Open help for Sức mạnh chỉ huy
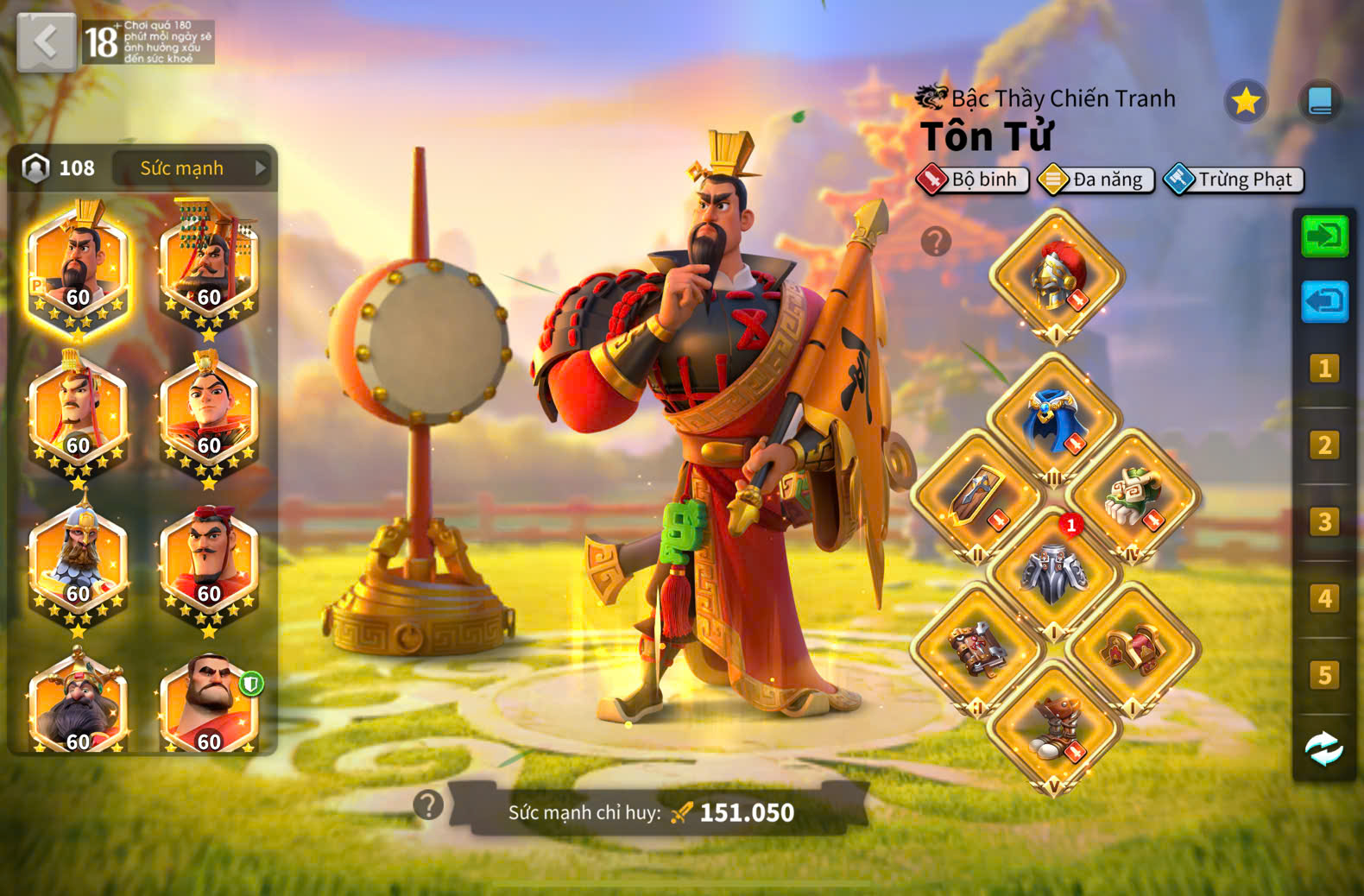1364x896 pixels. tap(428, 805)
